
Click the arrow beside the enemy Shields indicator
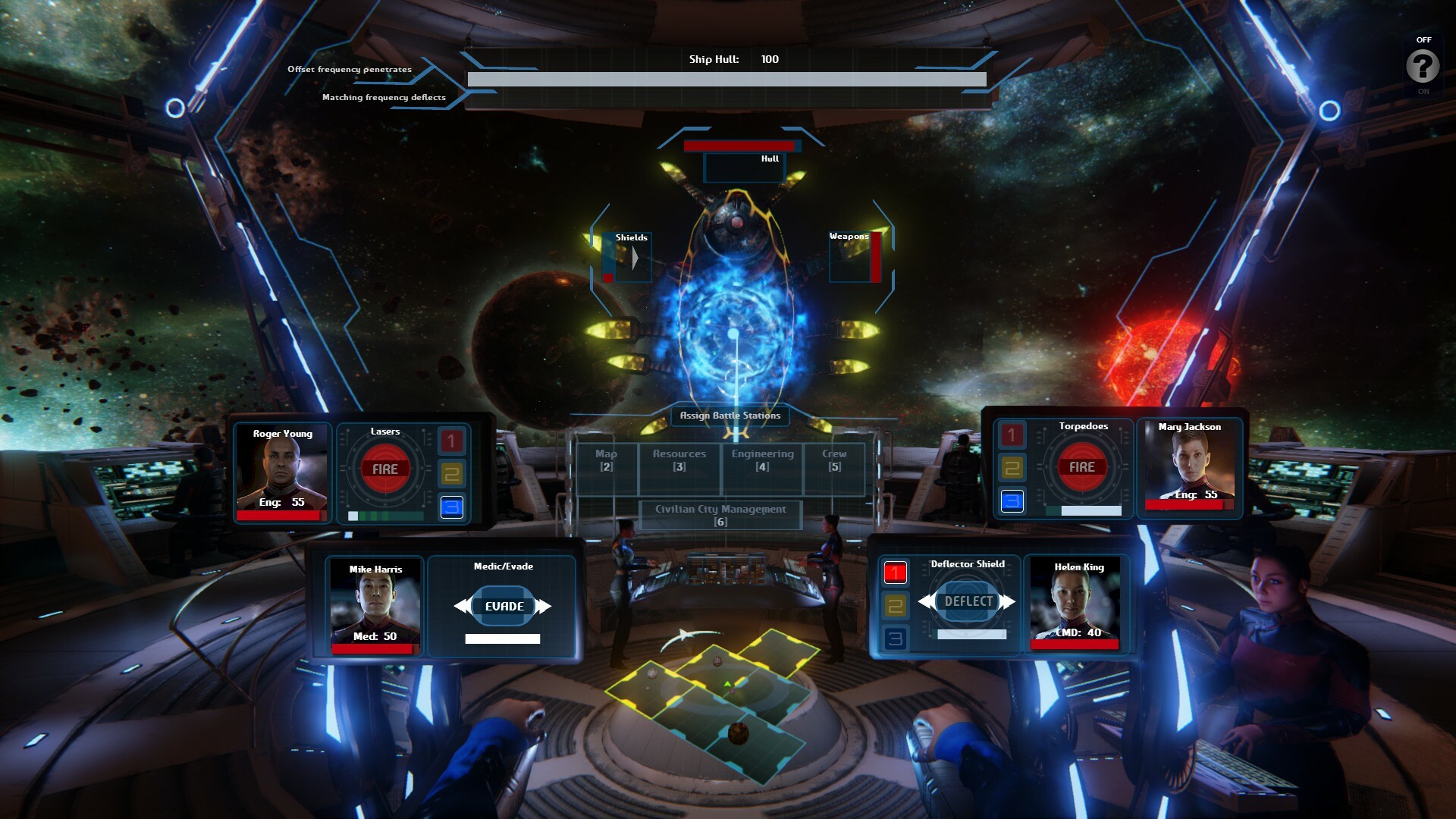pyautogui.click(x=635, y=256)
